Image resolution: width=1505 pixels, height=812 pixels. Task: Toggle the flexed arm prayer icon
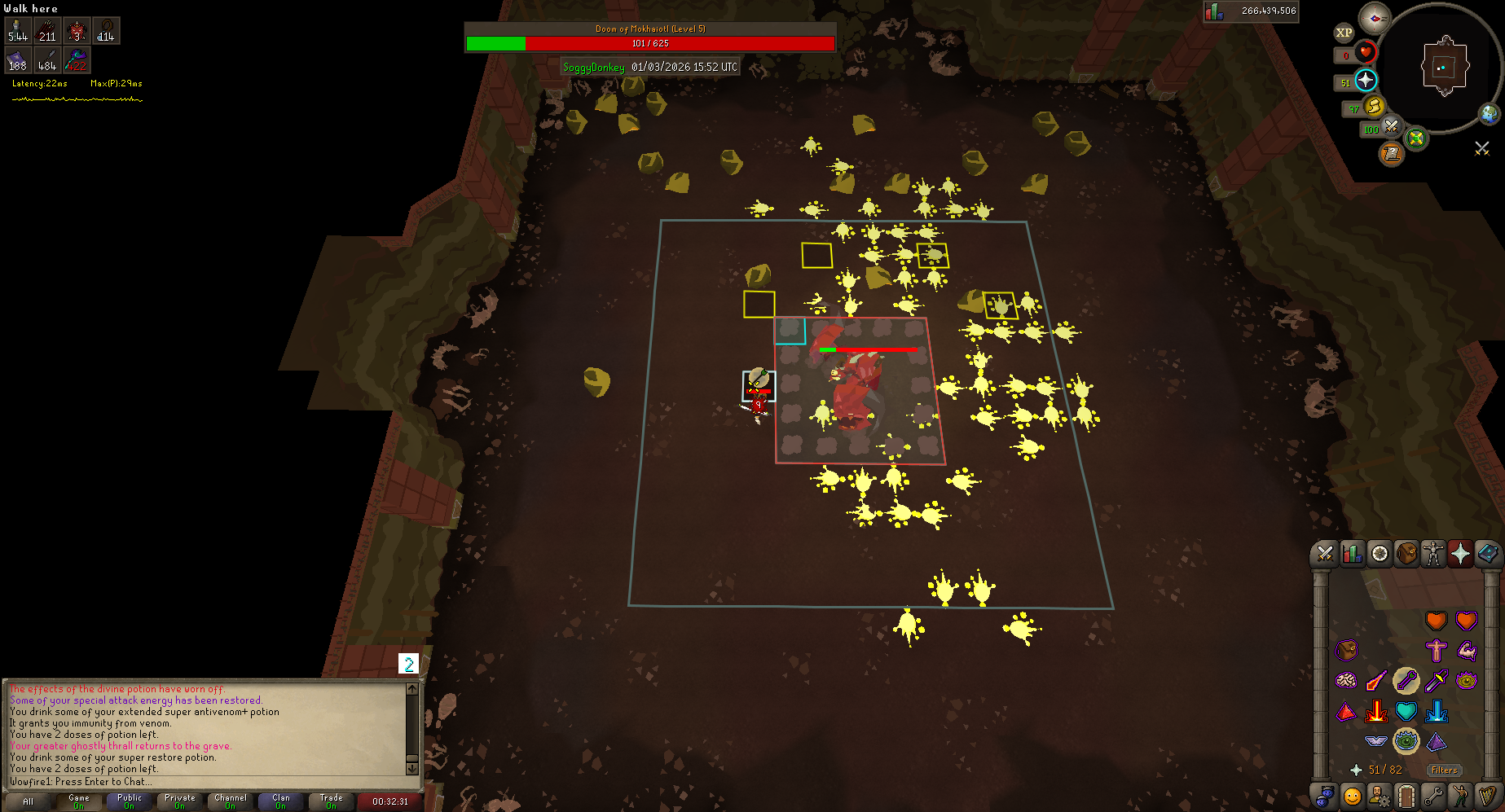point(1467,650)
